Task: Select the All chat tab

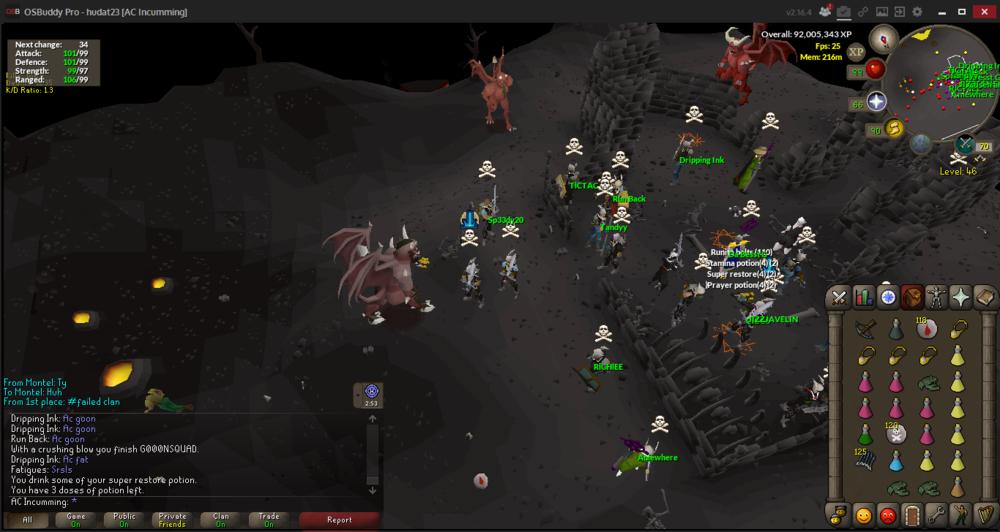Action: 28,520
